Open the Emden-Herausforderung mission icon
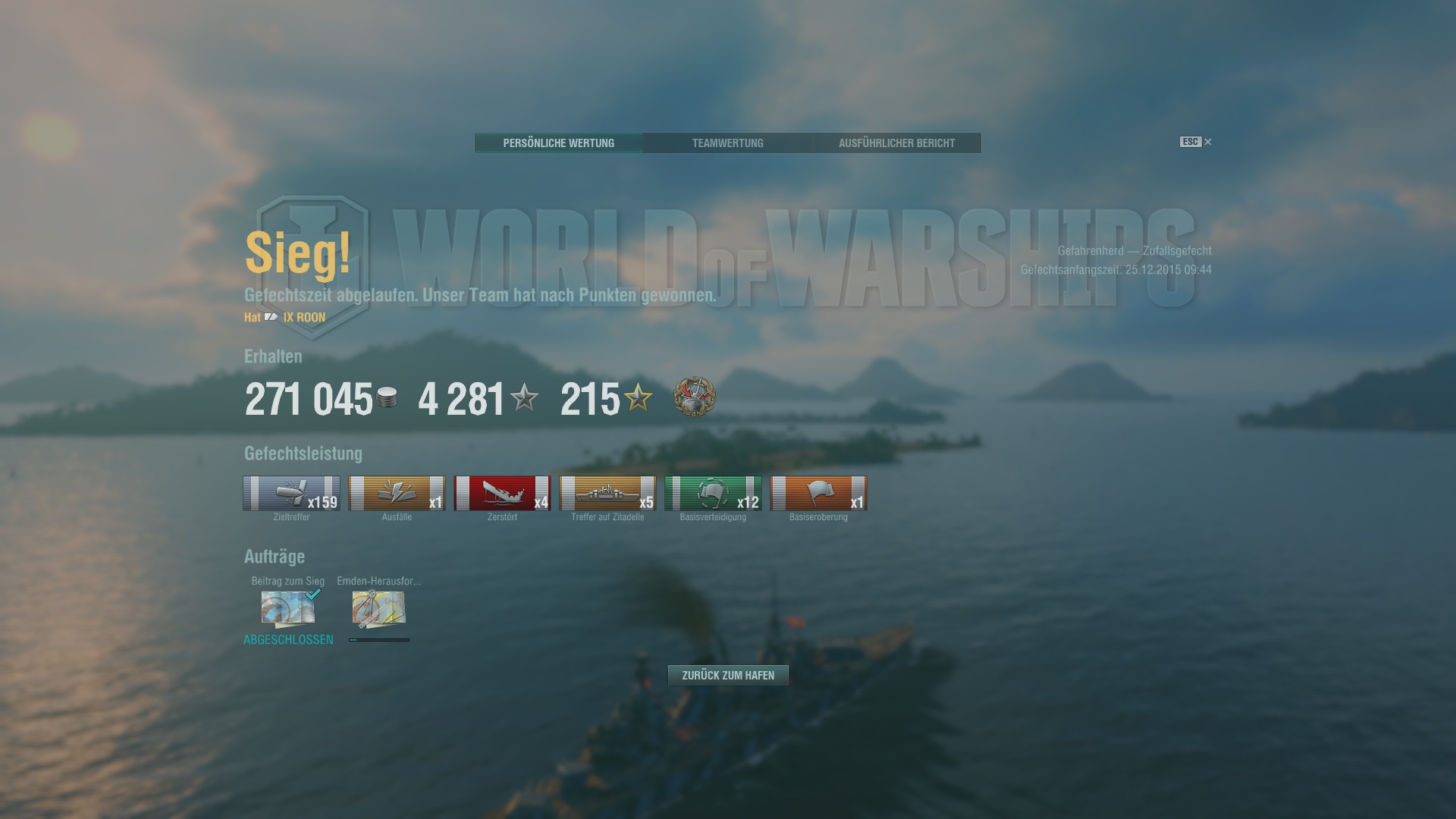This screenshot has height=819, width=1456. pyautogui.click(x=378, y=609)
